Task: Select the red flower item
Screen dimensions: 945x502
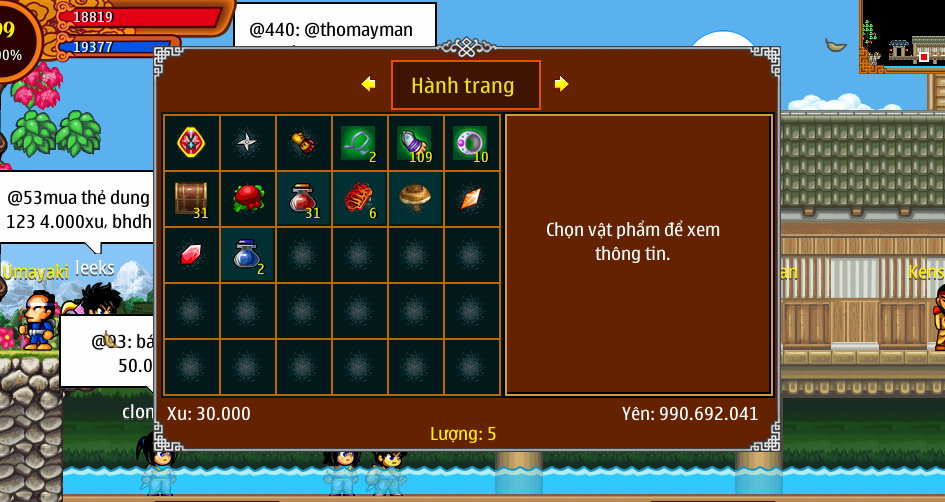Action: tap(247, 198)
